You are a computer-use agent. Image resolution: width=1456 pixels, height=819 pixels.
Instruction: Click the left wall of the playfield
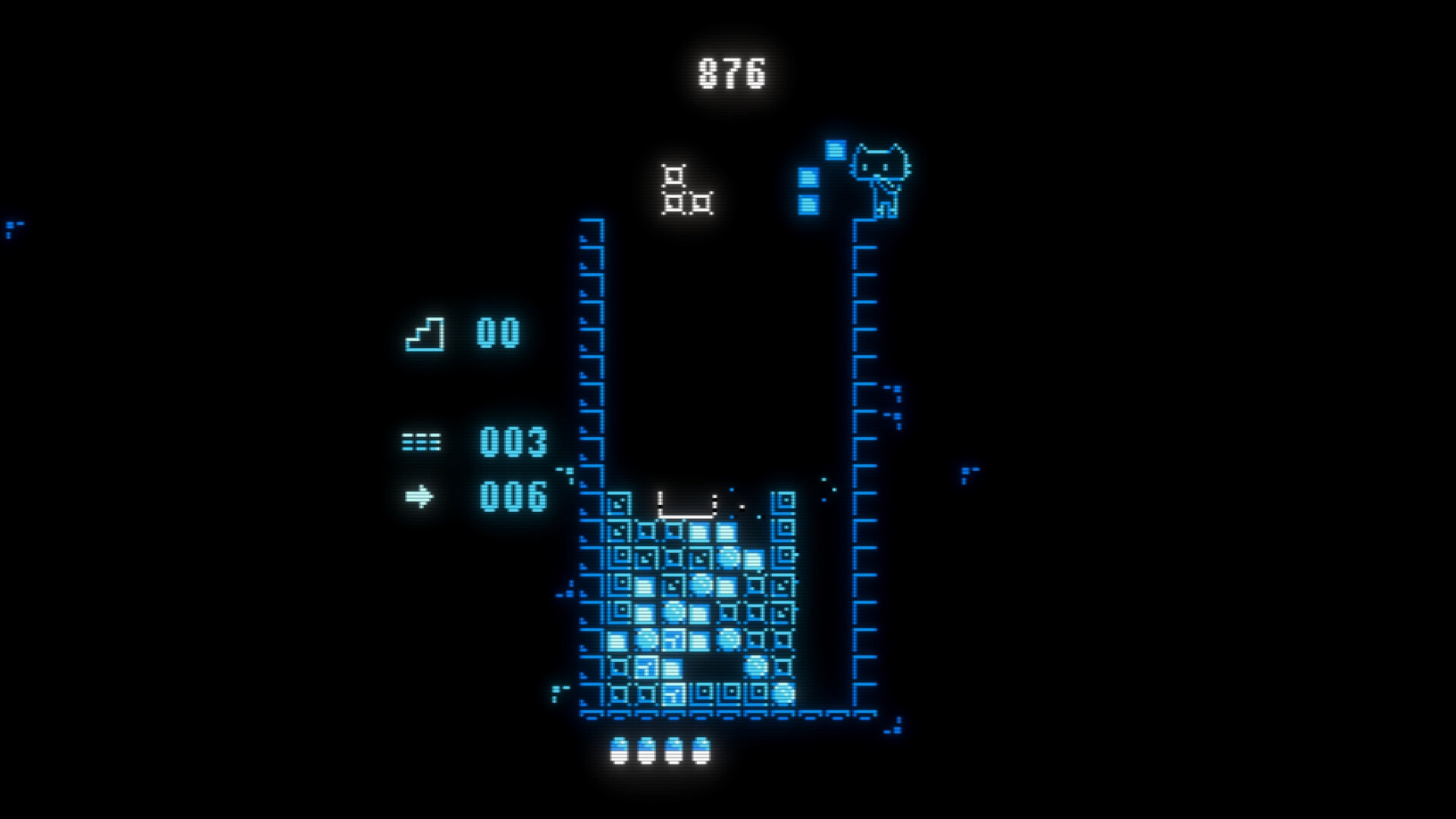[590, 379]
